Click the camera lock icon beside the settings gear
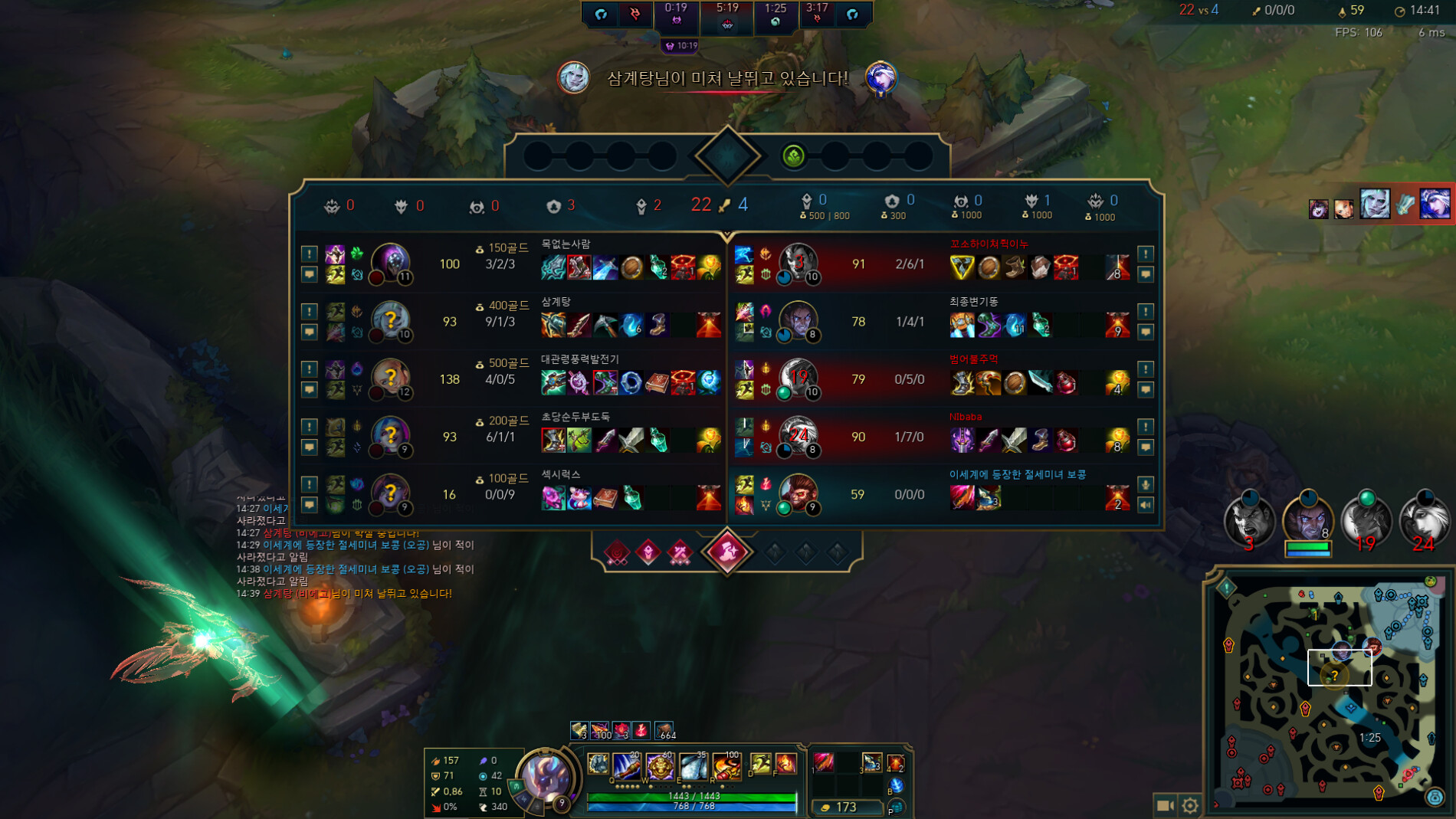This screenshot has width=1456, height=819. click(x=1166, y=805)
